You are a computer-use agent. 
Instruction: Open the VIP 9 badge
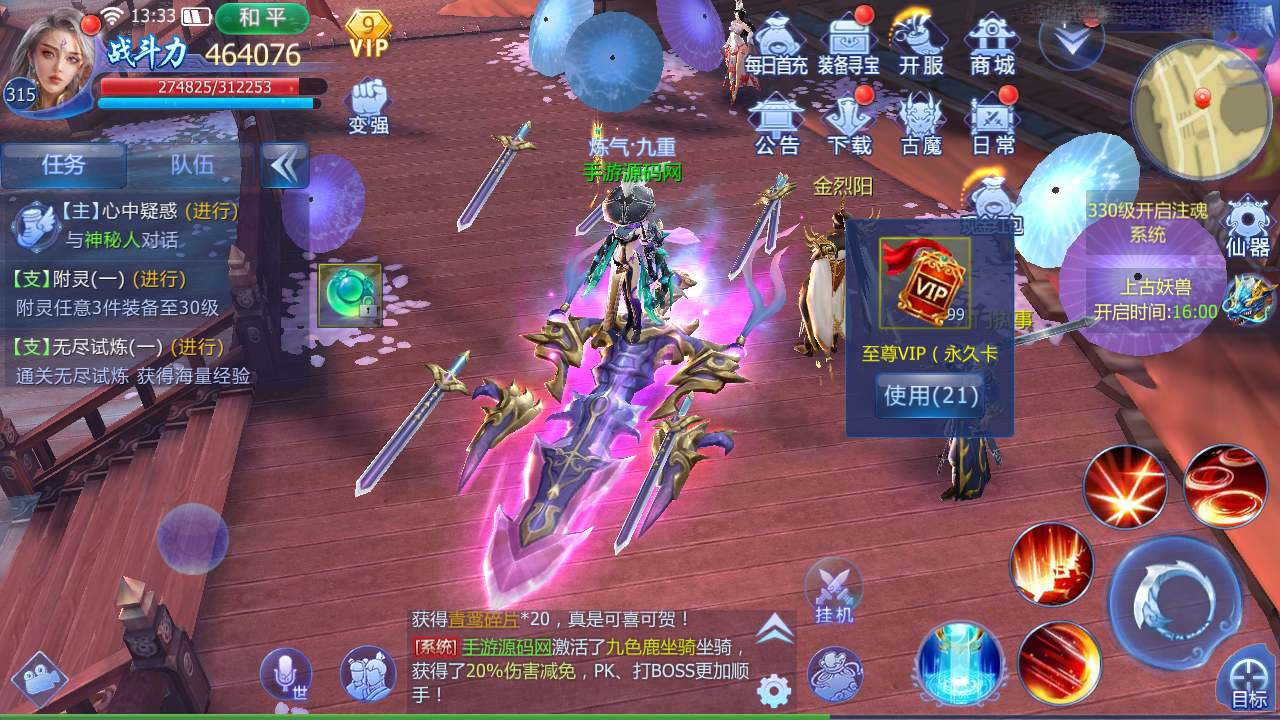coord(369,34)
